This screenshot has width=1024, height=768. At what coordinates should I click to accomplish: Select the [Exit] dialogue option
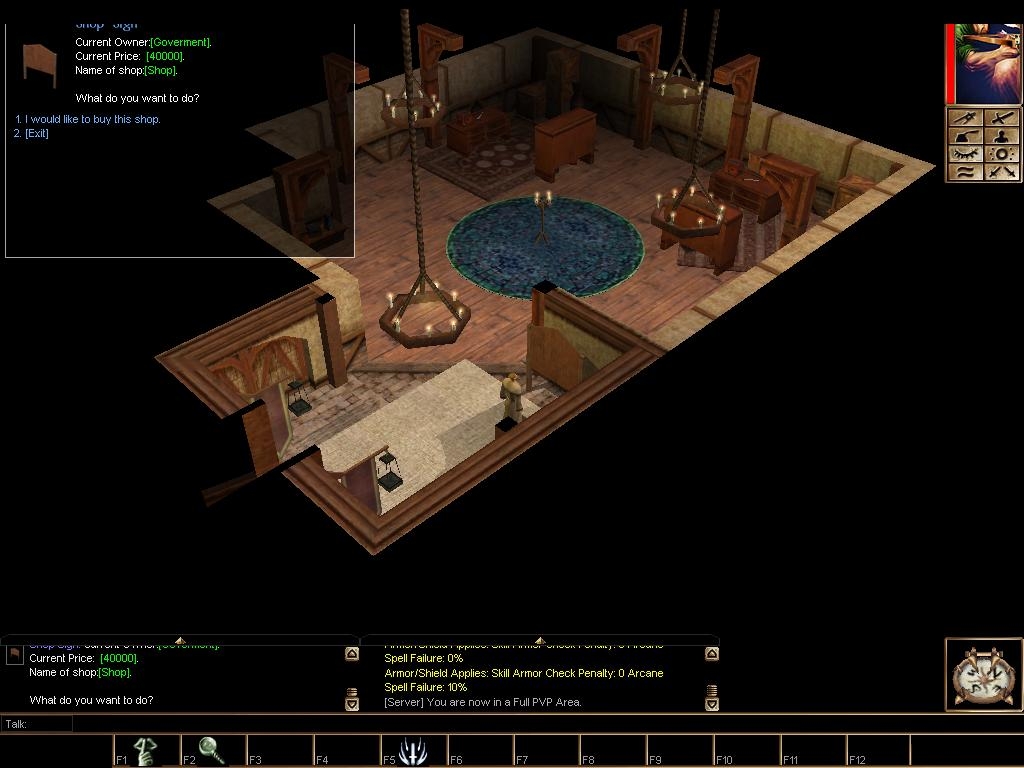pyautogui.click(x=36, y=133)
